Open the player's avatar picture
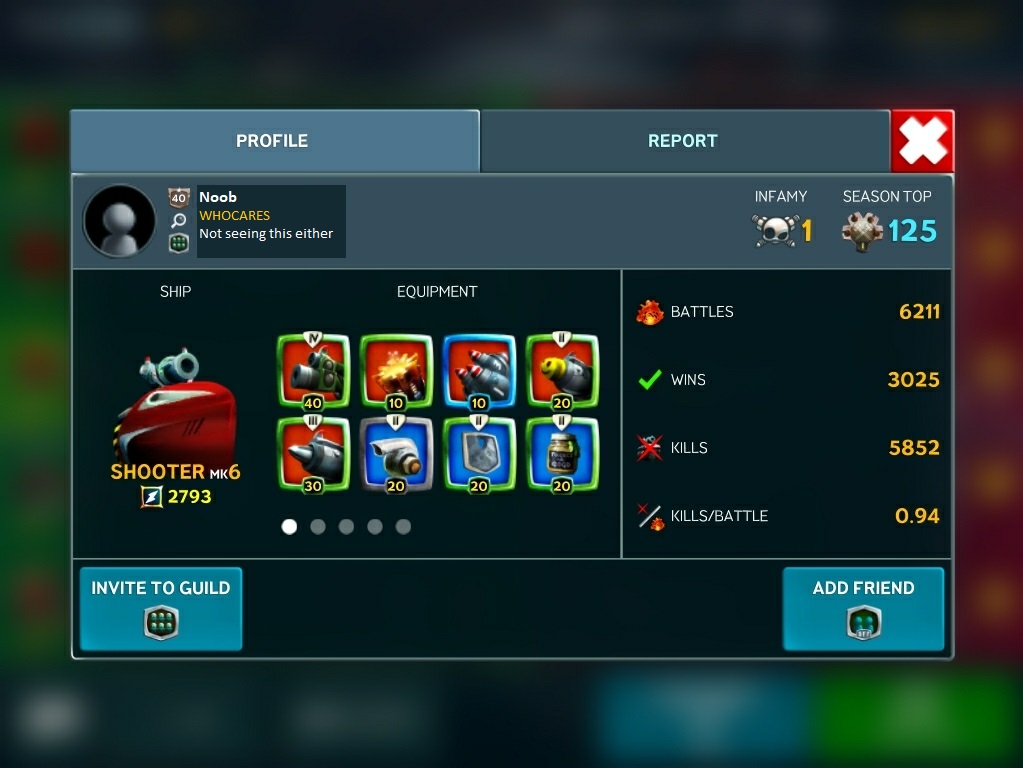 point(120,221)
